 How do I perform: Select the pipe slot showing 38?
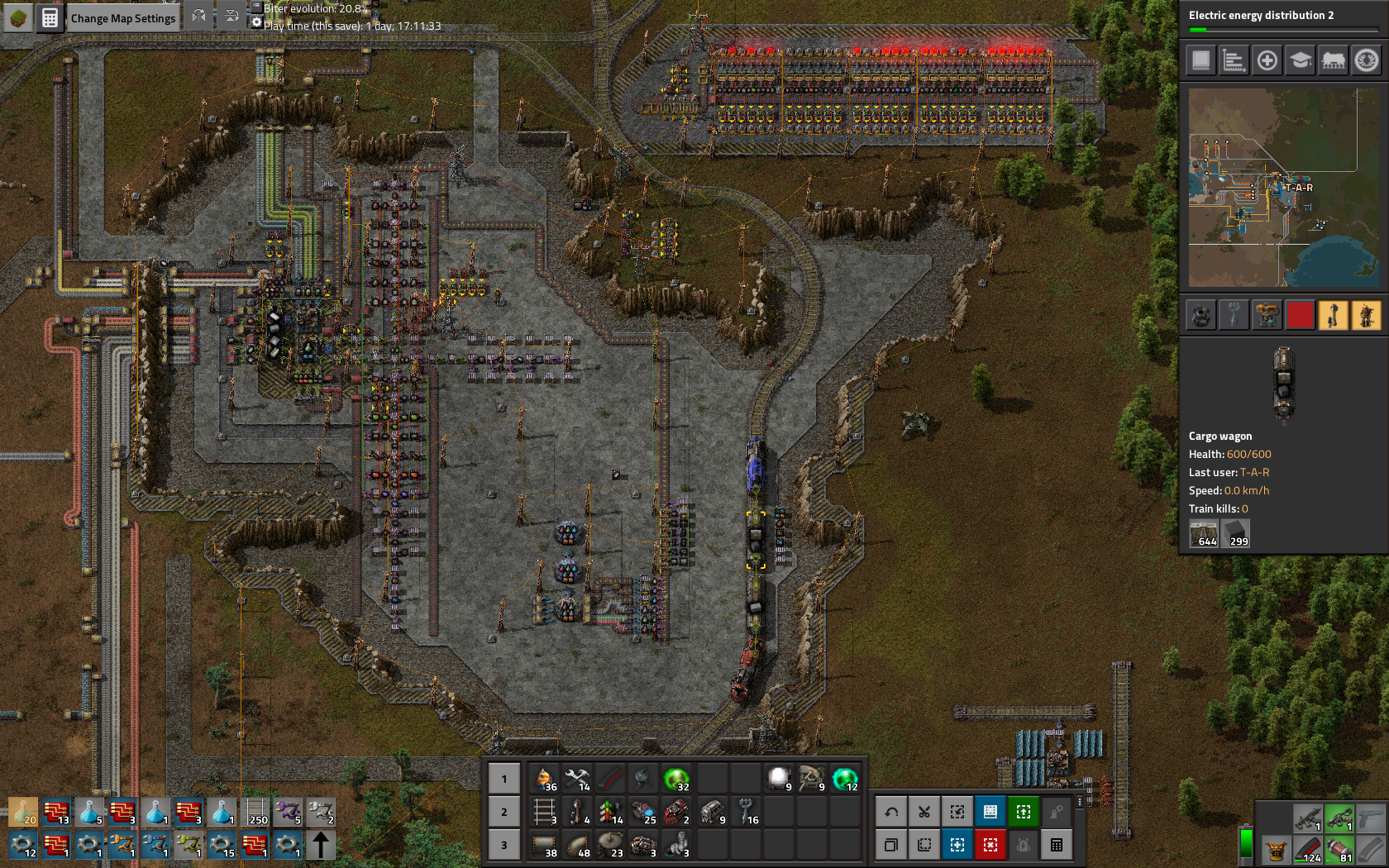pyautogui.click(x=544, y=845)
